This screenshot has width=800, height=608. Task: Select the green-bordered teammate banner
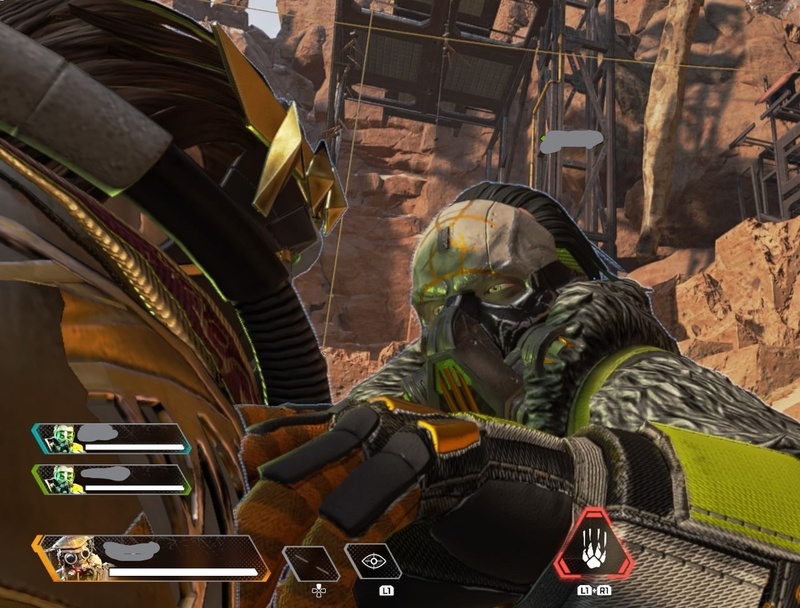(110, 478)
